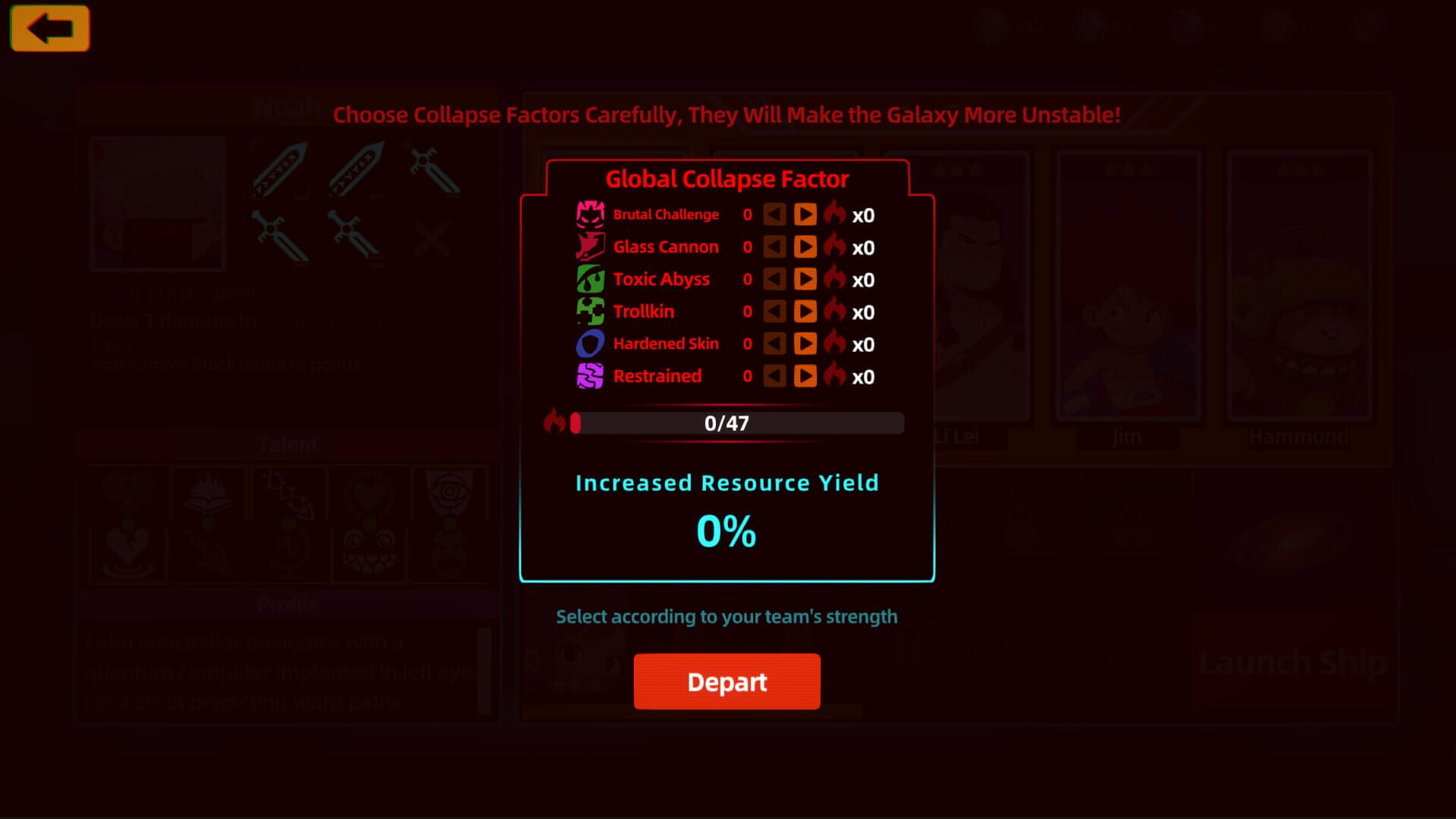Screen dimensions: 1456x819
Task: Select the Brutal Challenge demon icon
Action: tap(589, 213)
